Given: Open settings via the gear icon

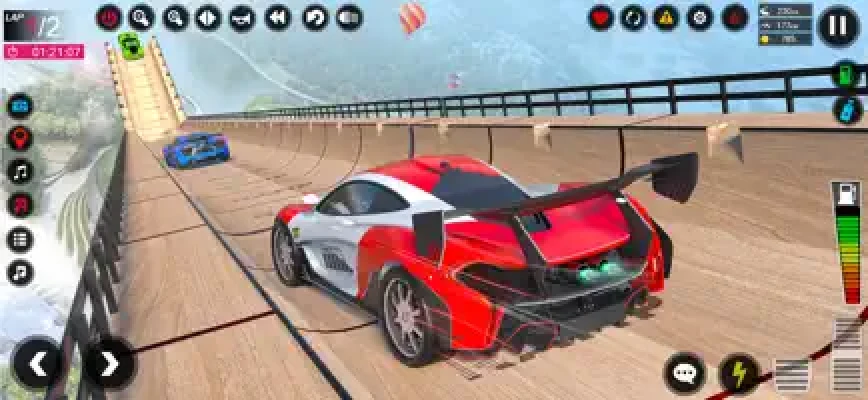Looking at the screenshot, I should pyautogui.click(x=700, y=17).
